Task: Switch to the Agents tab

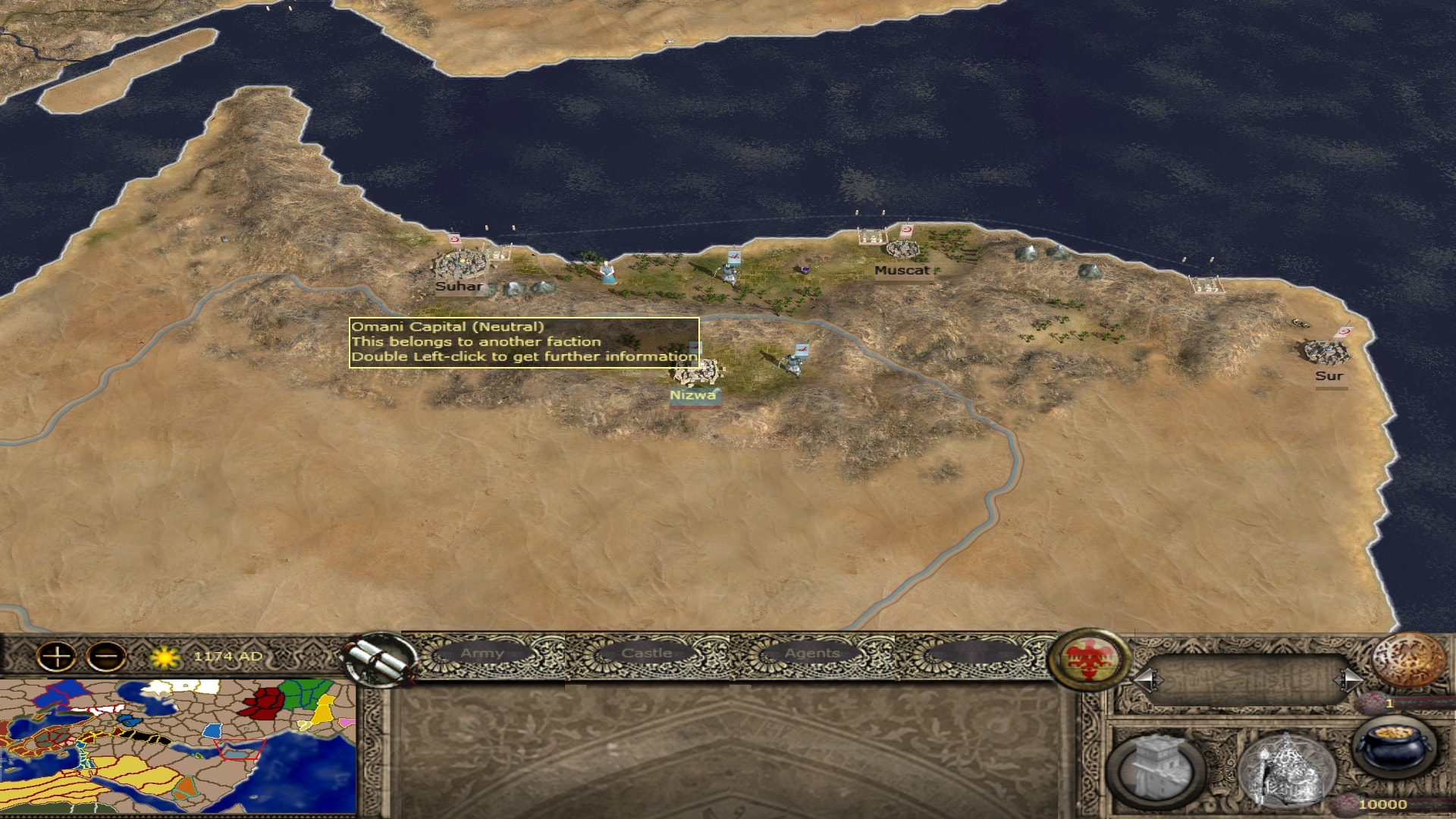Action: [811, 653]
